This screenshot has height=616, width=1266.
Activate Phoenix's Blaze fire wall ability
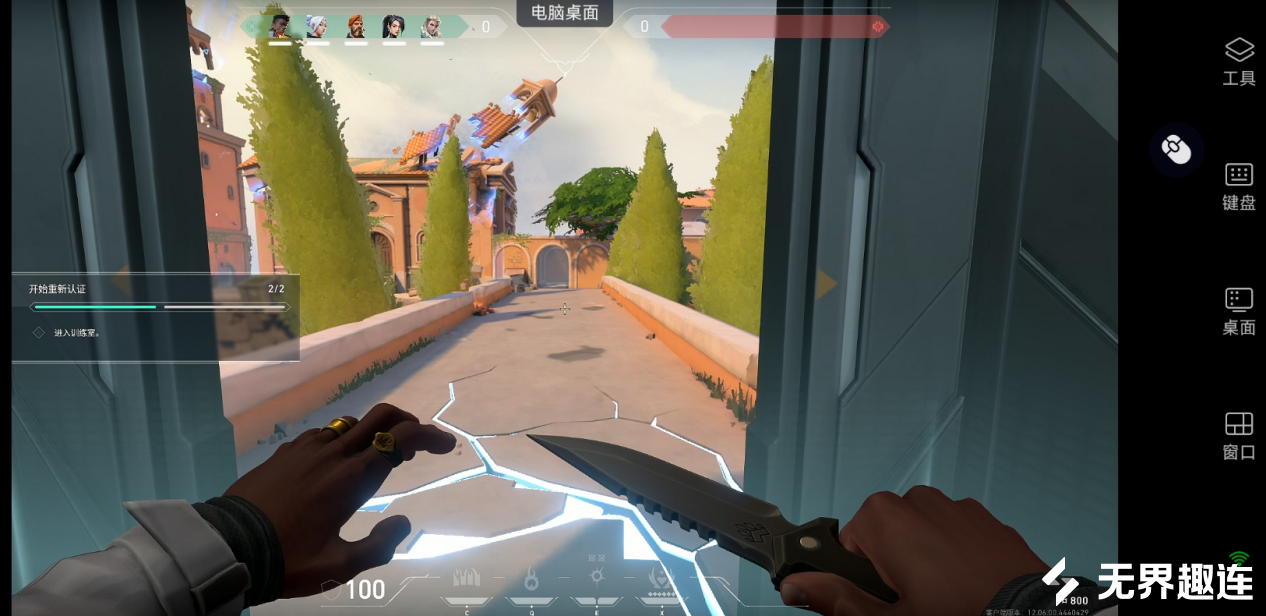coord(467,579)
